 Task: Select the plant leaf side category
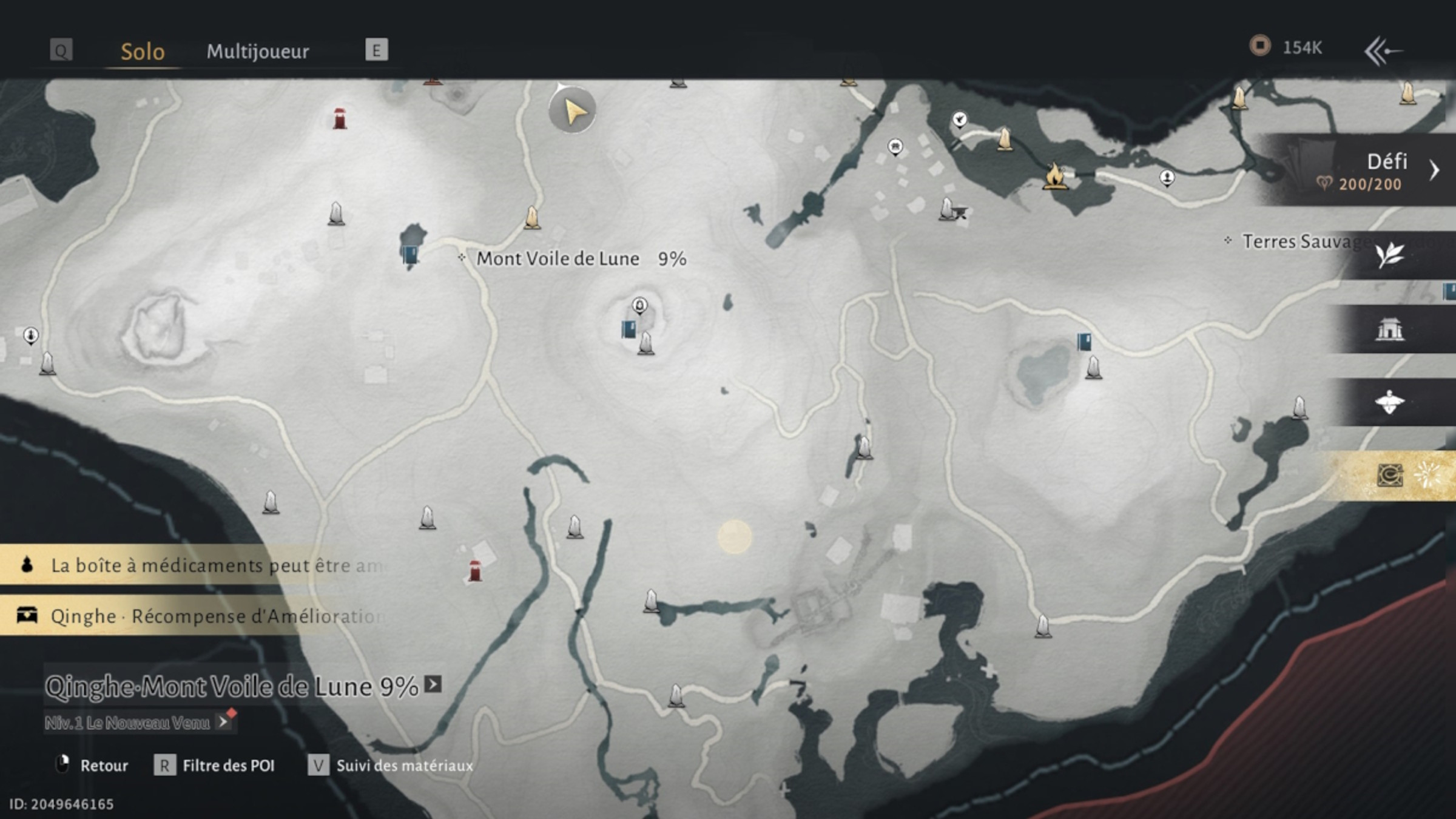tap(1389, 255)
